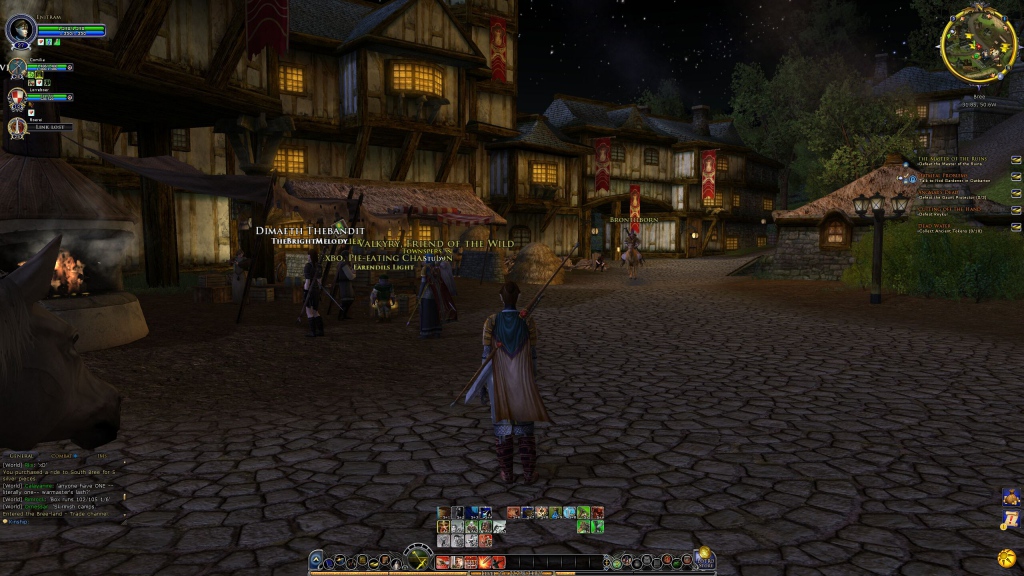This screenshot has width=1024, height=576.
Task: Click the quest button beside "Dead Water"
Action: [1016, 228]
